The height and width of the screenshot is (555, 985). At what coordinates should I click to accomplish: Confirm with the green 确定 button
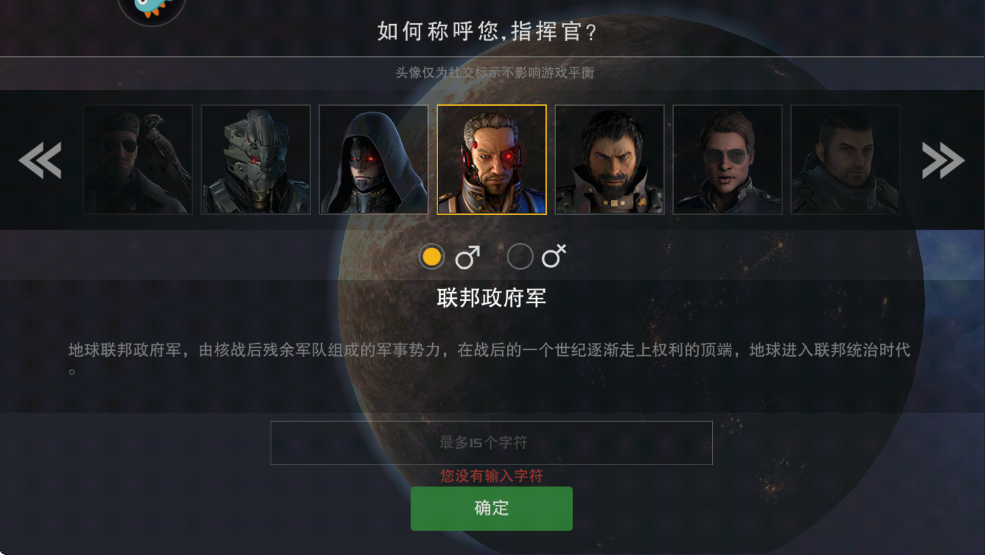click(491, 508)
